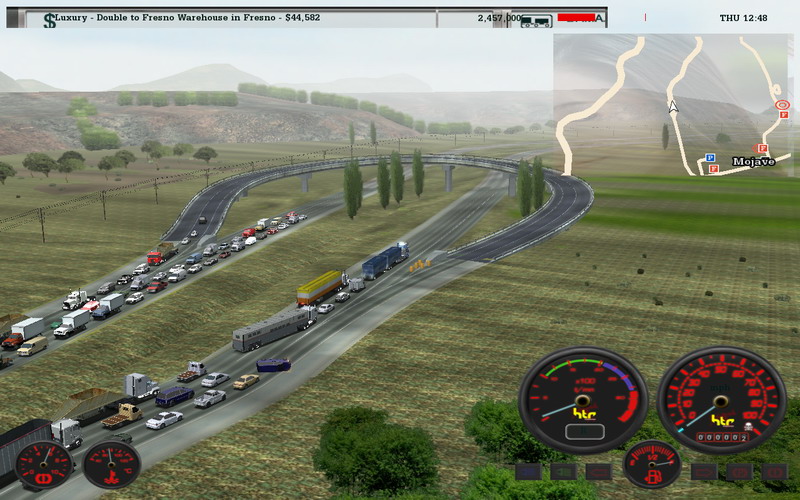
Task: Toggle the left turn signal arrow indicator
Action: coord(600,471)
